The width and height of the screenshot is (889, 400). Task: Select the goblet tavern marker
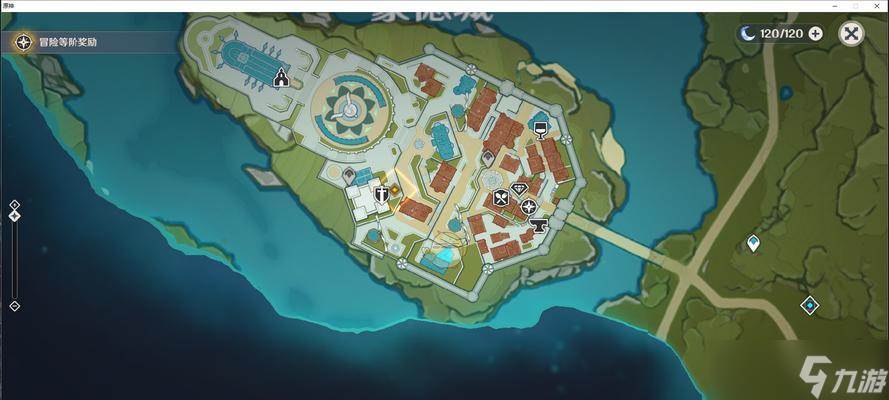click(x=540, y=129)
